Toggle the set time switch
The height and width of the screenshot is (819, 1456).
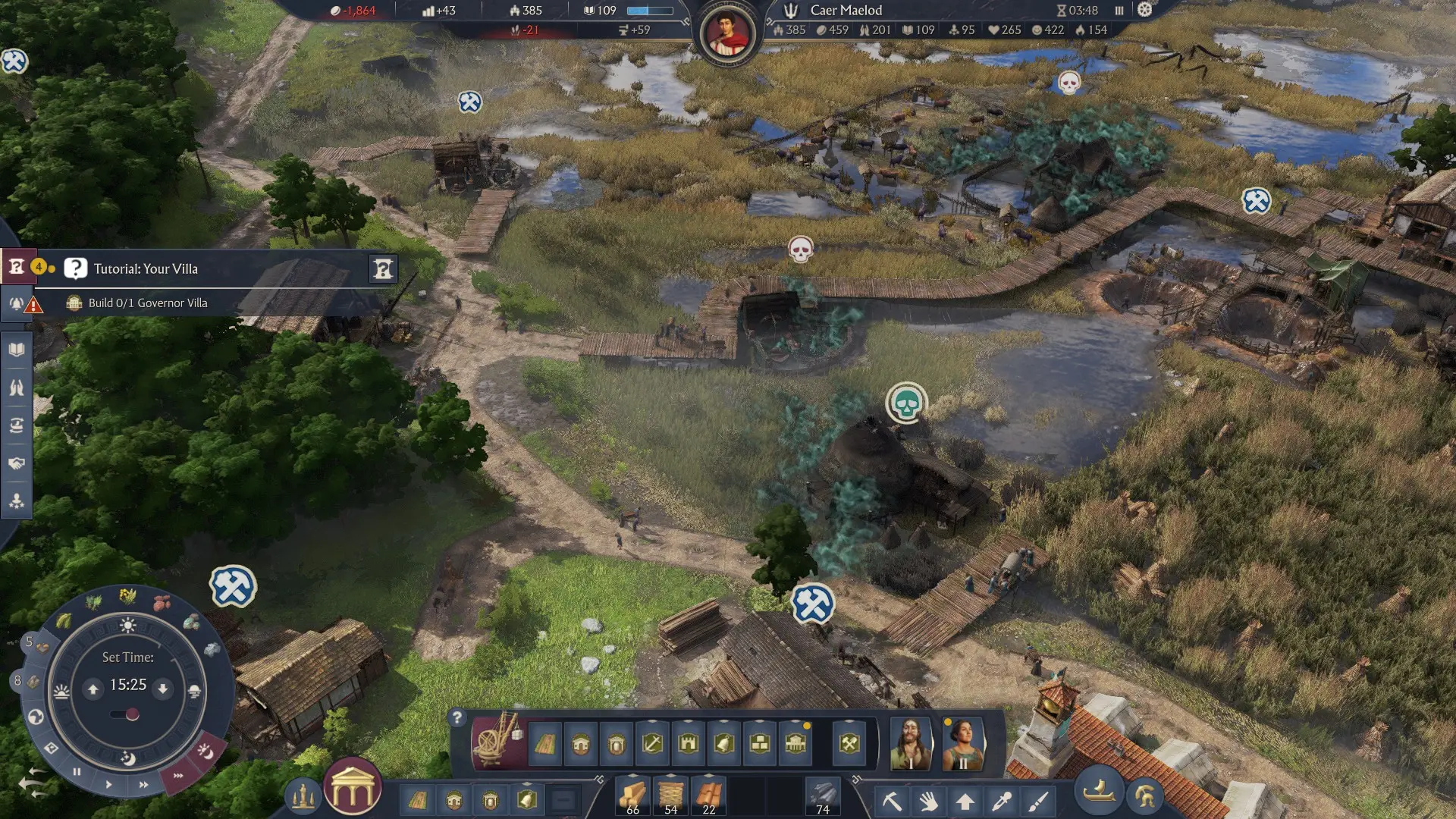click(x=126, y=714)
